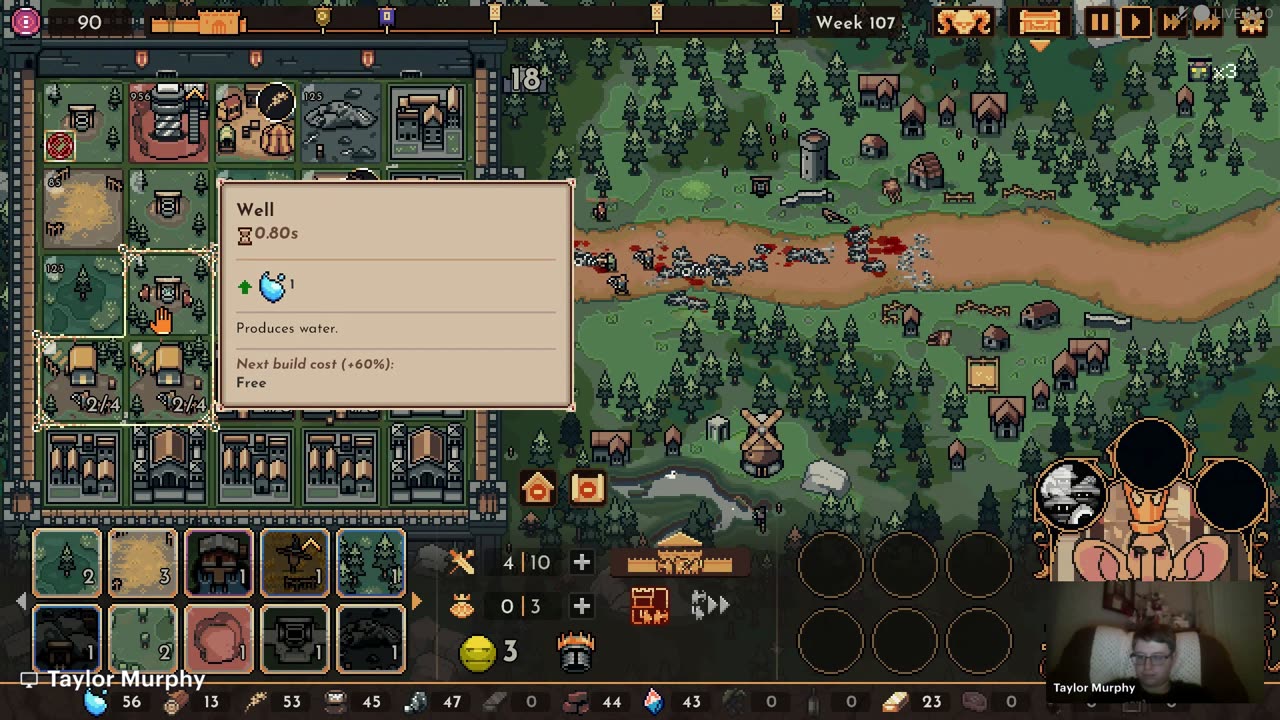Open the treasure chest menu

(1038, 22)
